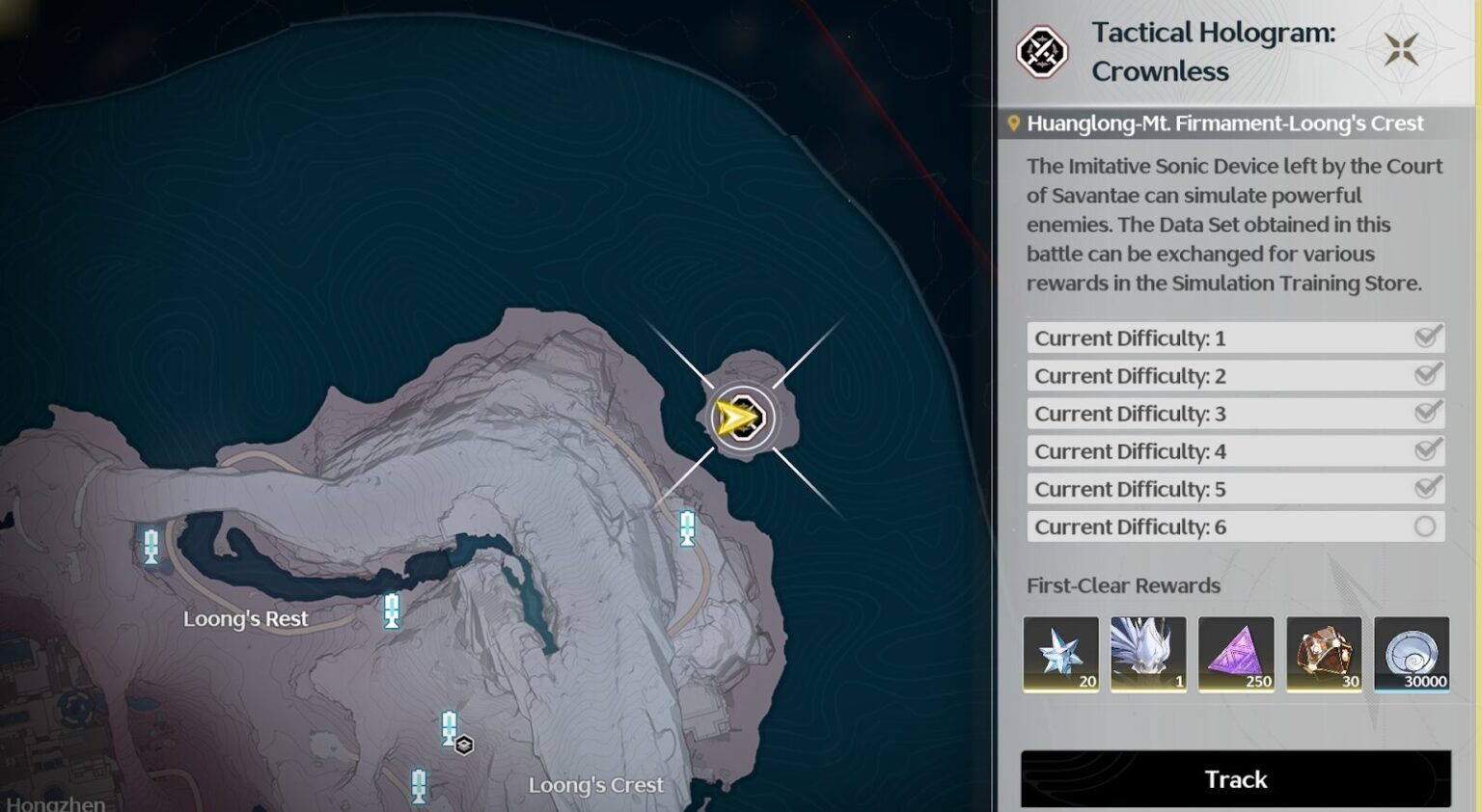Image resolution: width=1482 pixels, height=812 pixels.
Task: Click the Tactical Hologram marker on map
Action: pos(742,419)
